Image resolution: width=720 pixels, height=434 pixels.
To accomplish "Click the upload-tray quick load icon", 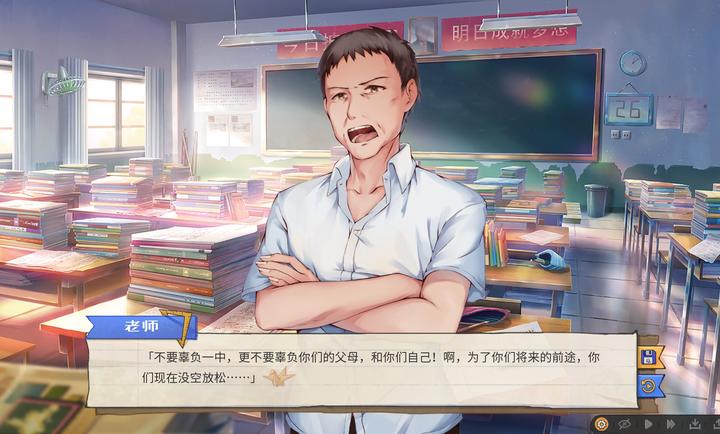I will tap(716, 424).
